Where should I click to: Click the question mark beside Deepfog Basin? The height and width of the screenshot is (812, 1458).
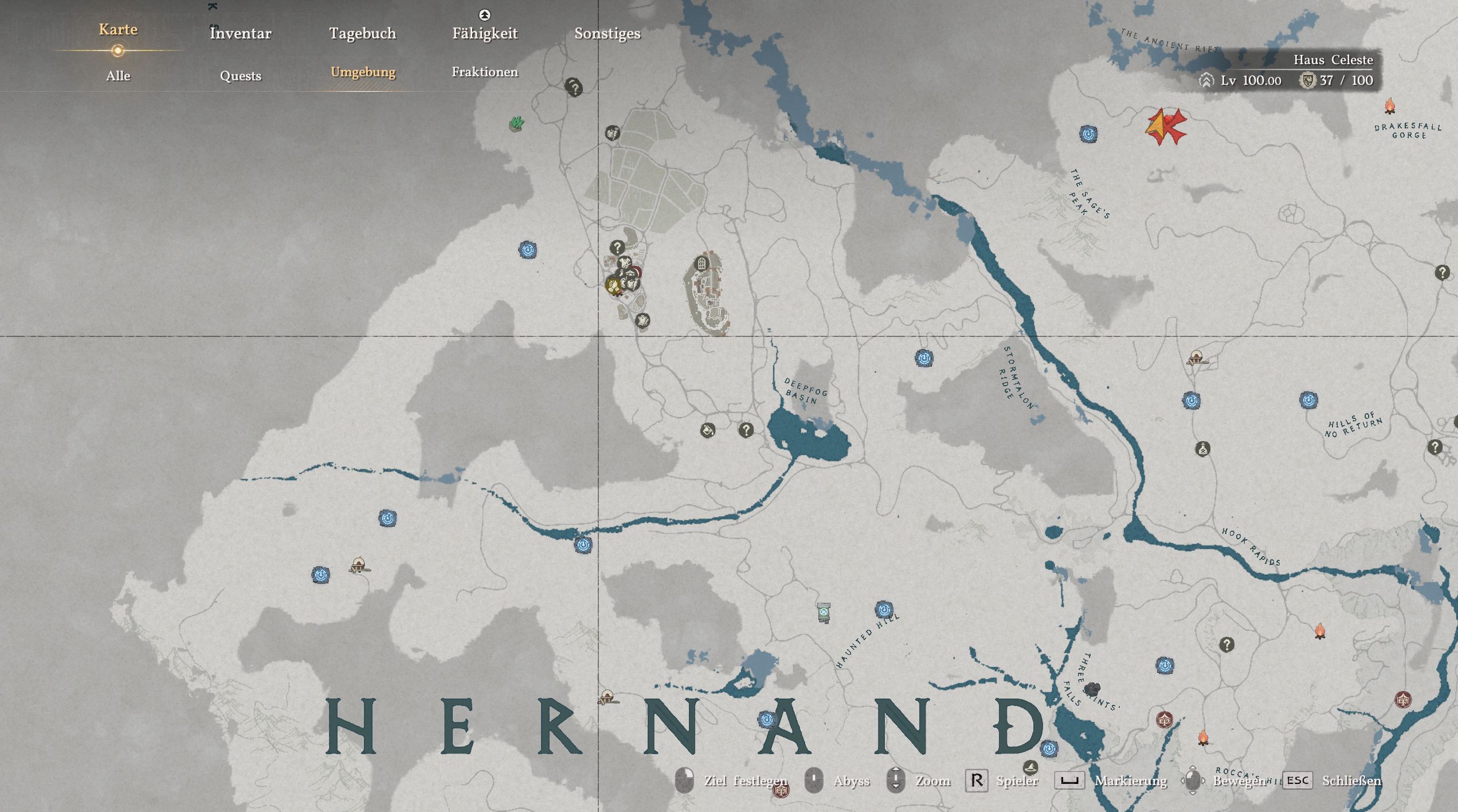[x=746, y=430]
